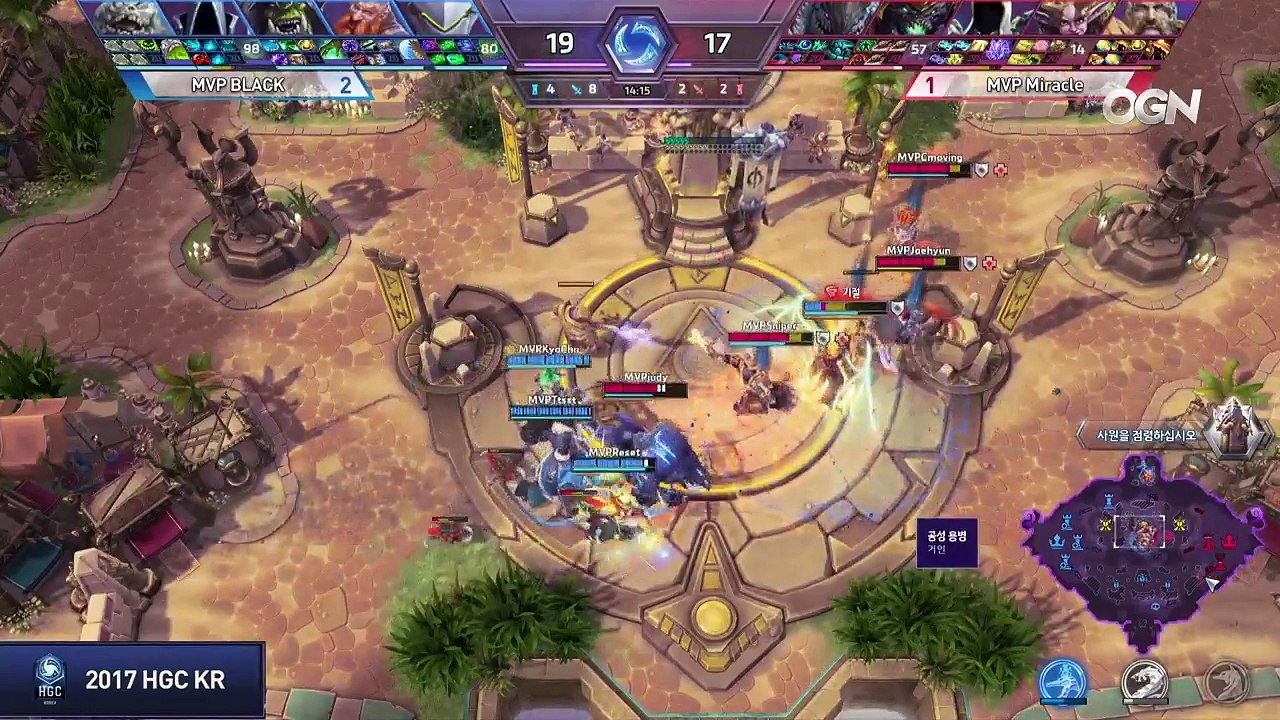Select the greyed-out jackal temple icon
The image size is (1280, 720).
coord(1225,682)
